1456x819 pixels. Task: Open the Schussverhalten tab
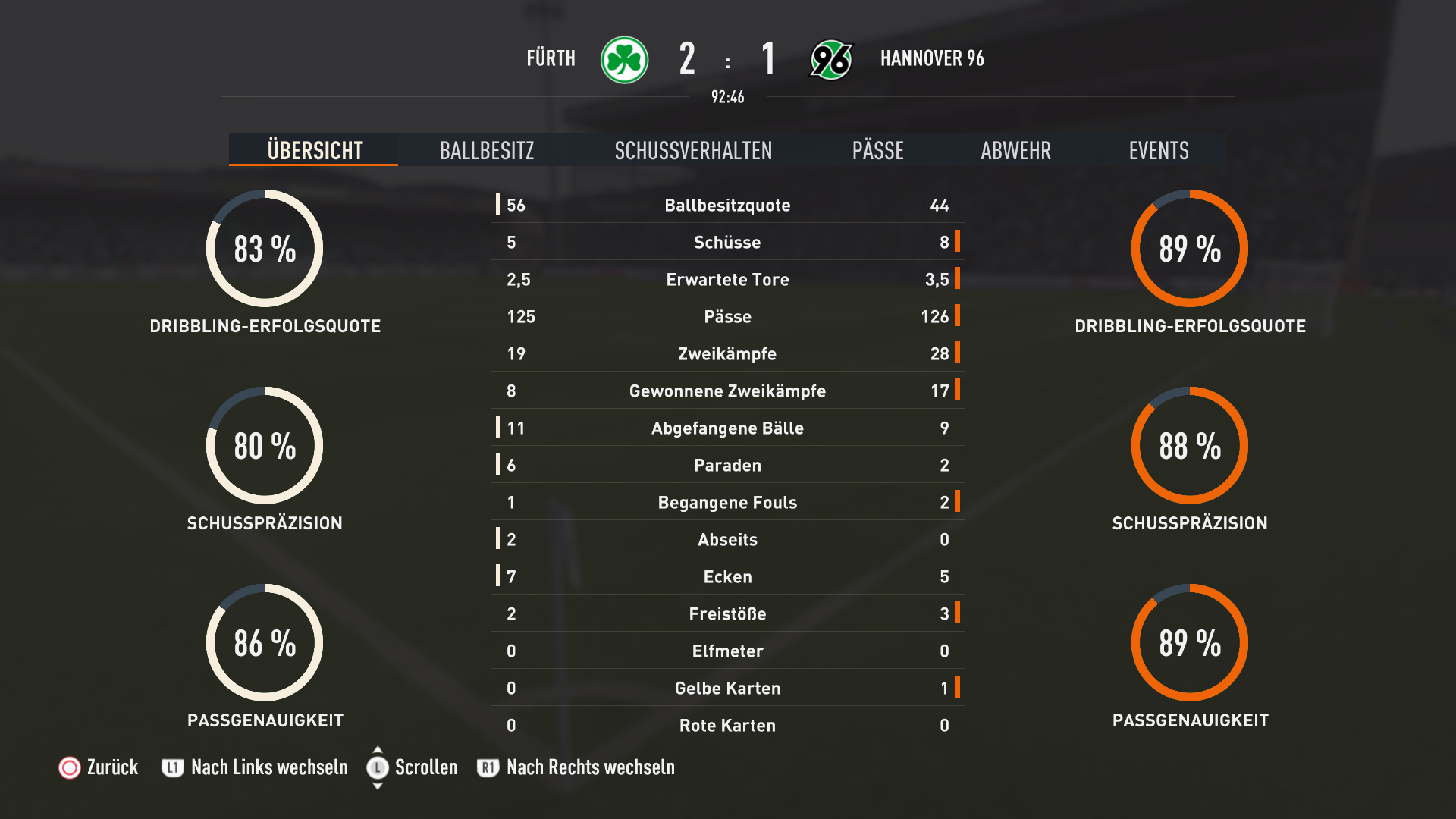693,150
